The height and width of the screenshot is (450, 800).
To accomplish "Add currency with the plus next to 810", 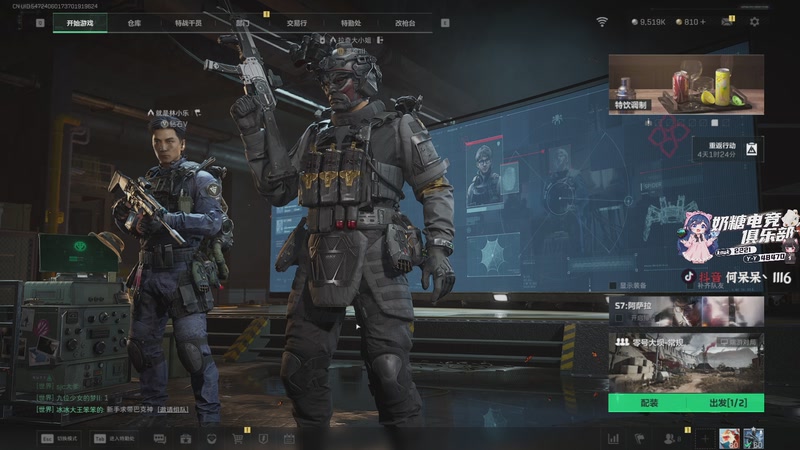I will click(x=703, y=22).
